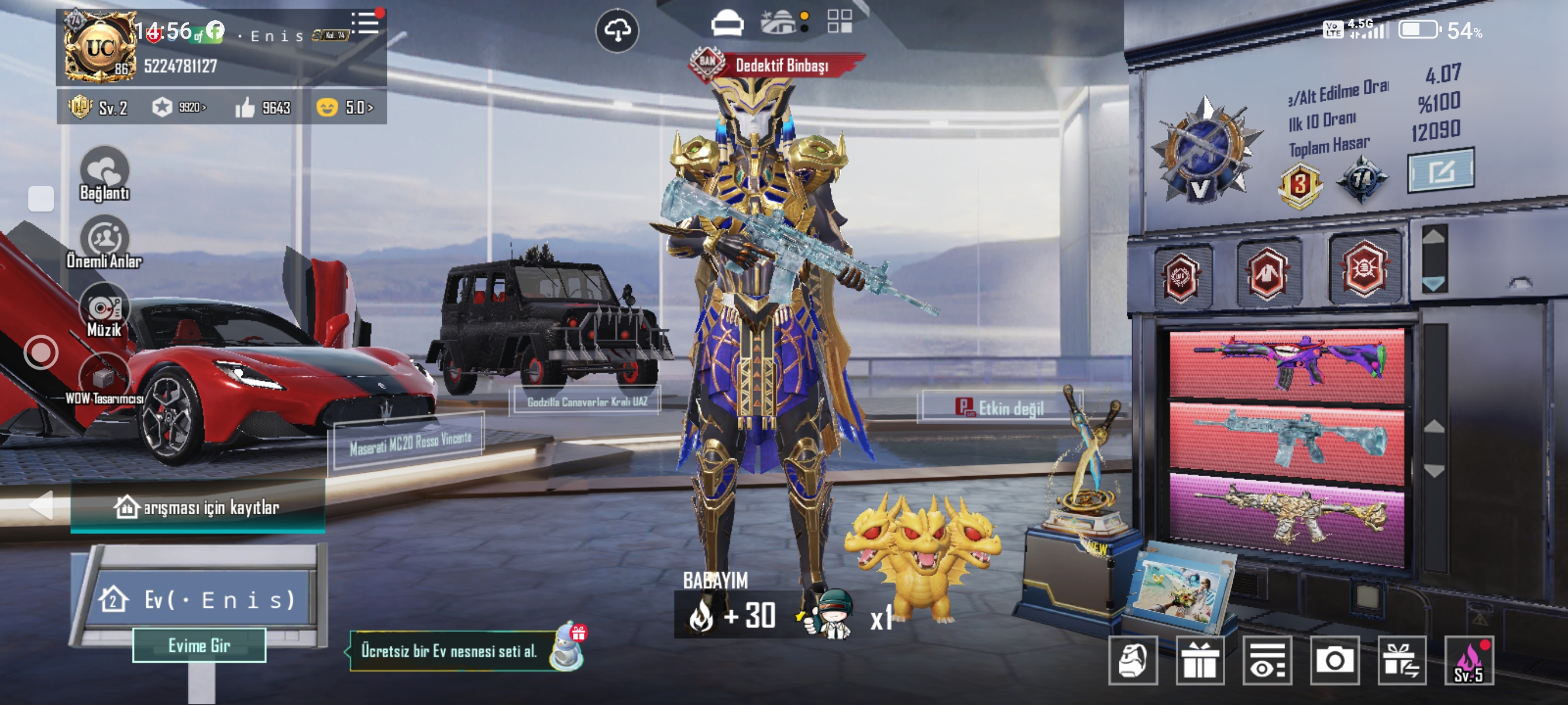
Task: Tap the cloud download icon
Action: point(616,31)
